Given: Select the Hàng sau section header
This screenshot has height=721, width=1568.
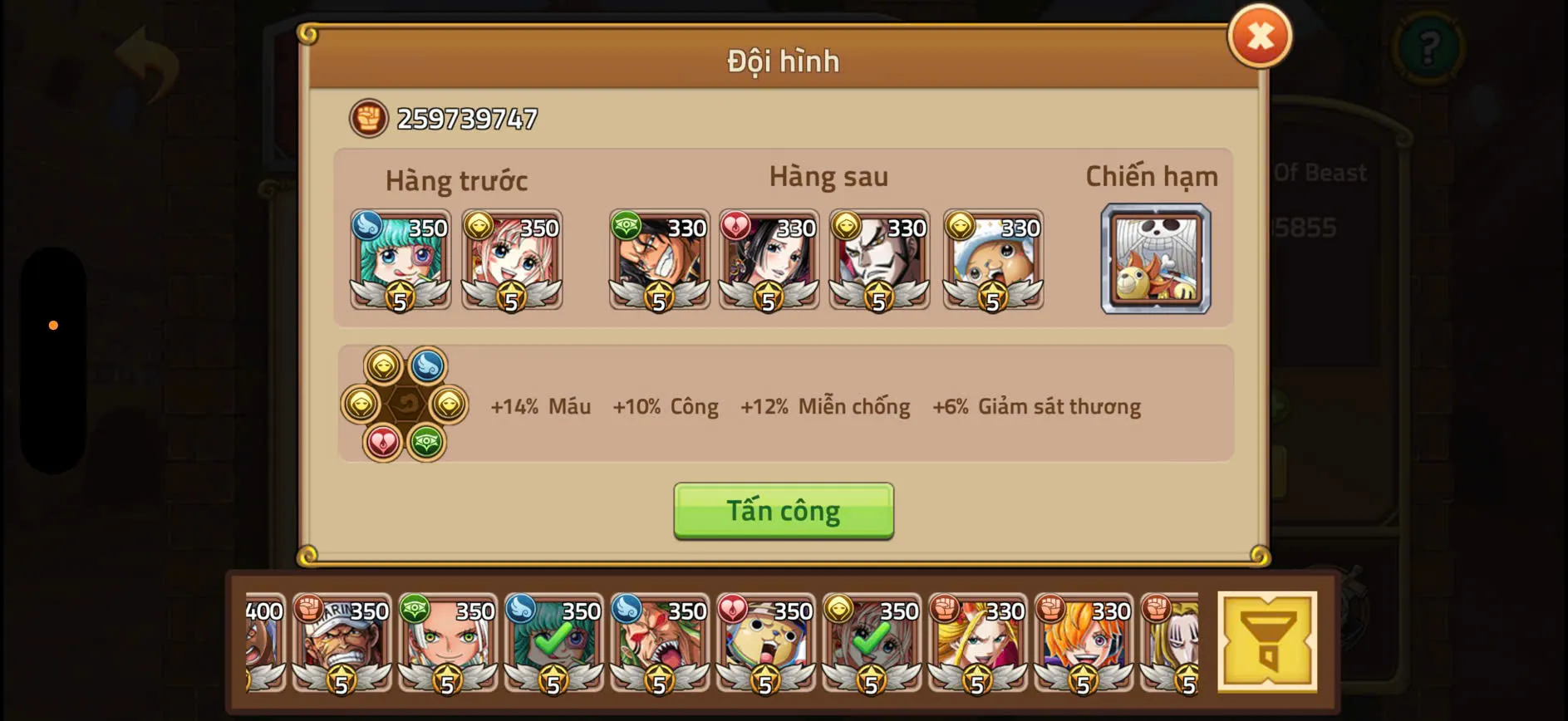Looking at the screenshot, I should [828, 175].
